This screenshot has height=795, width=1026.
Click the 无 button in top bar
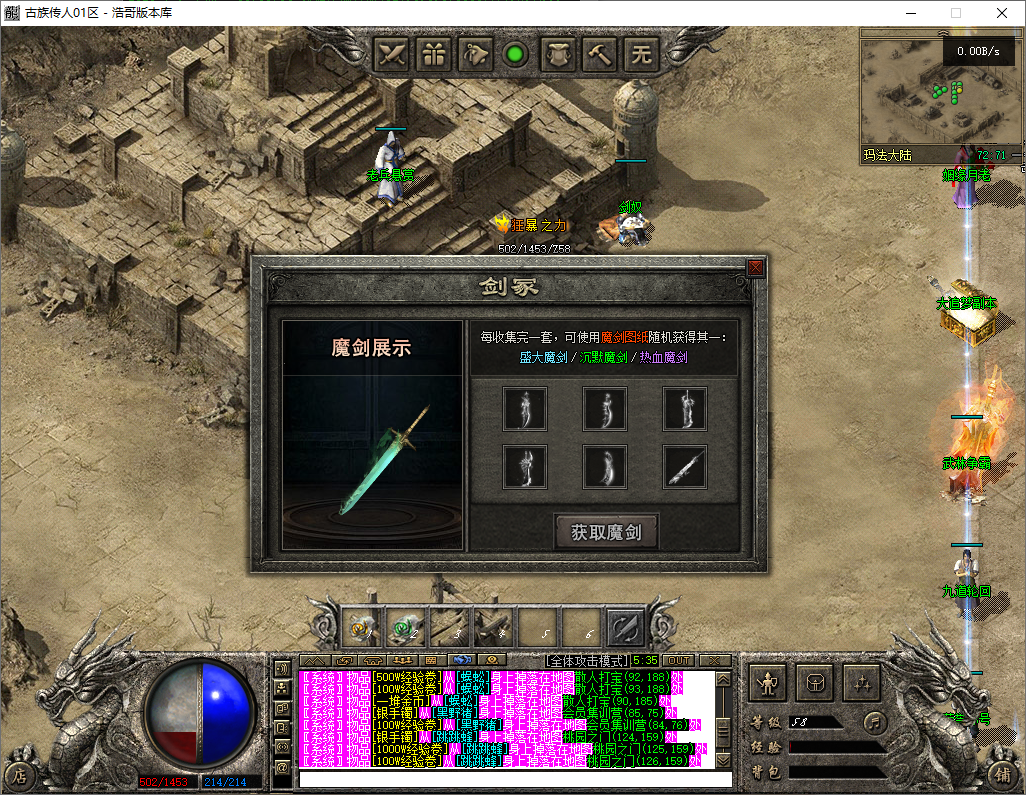coord(641,54)
